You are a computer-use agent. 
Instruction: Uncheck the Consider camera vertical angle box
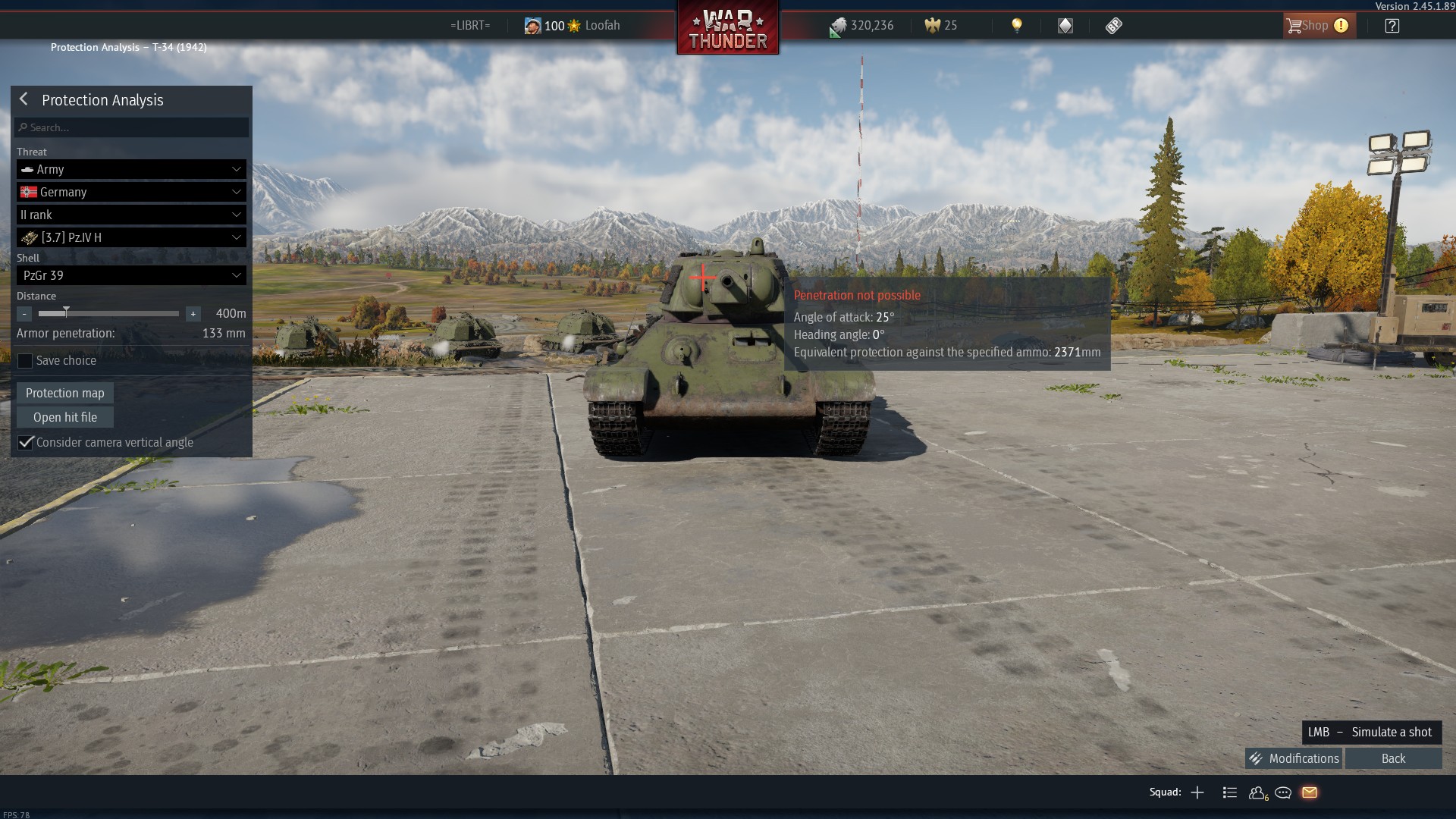(x=25, y=442)
